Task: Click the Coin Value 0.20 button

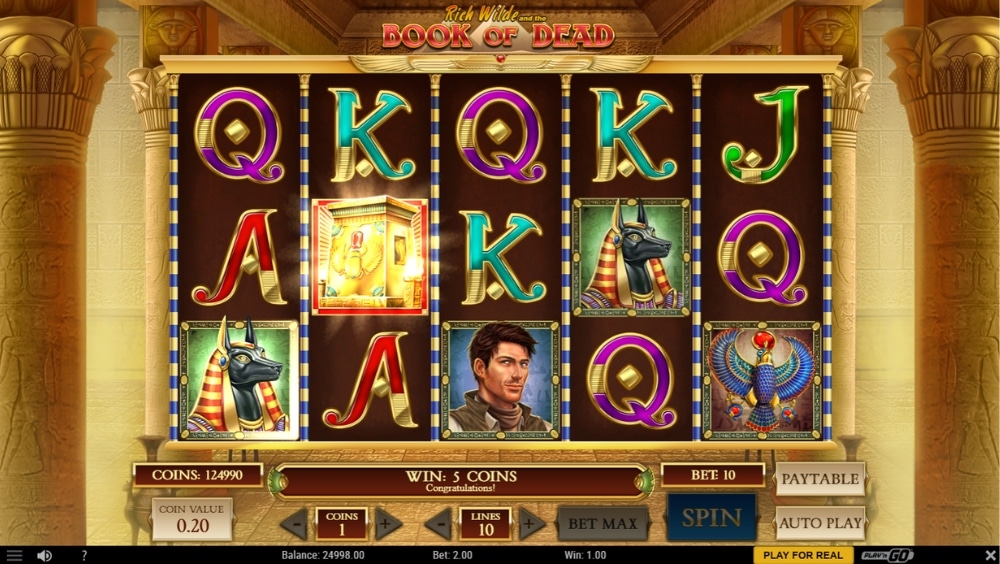Action: tap(191, 520)
